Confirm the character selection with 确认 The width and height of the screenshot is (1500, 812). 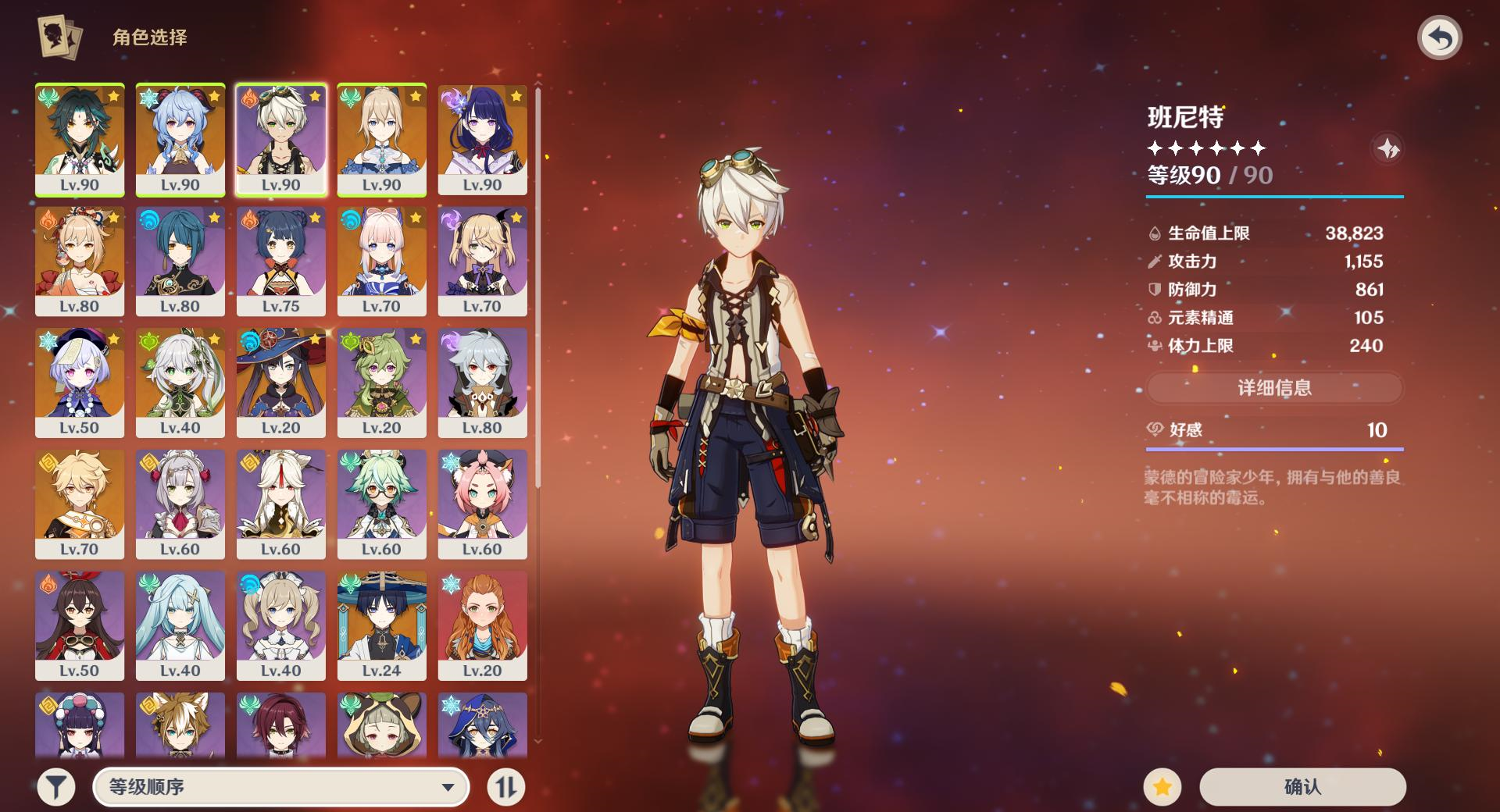tap(1302, 786)
